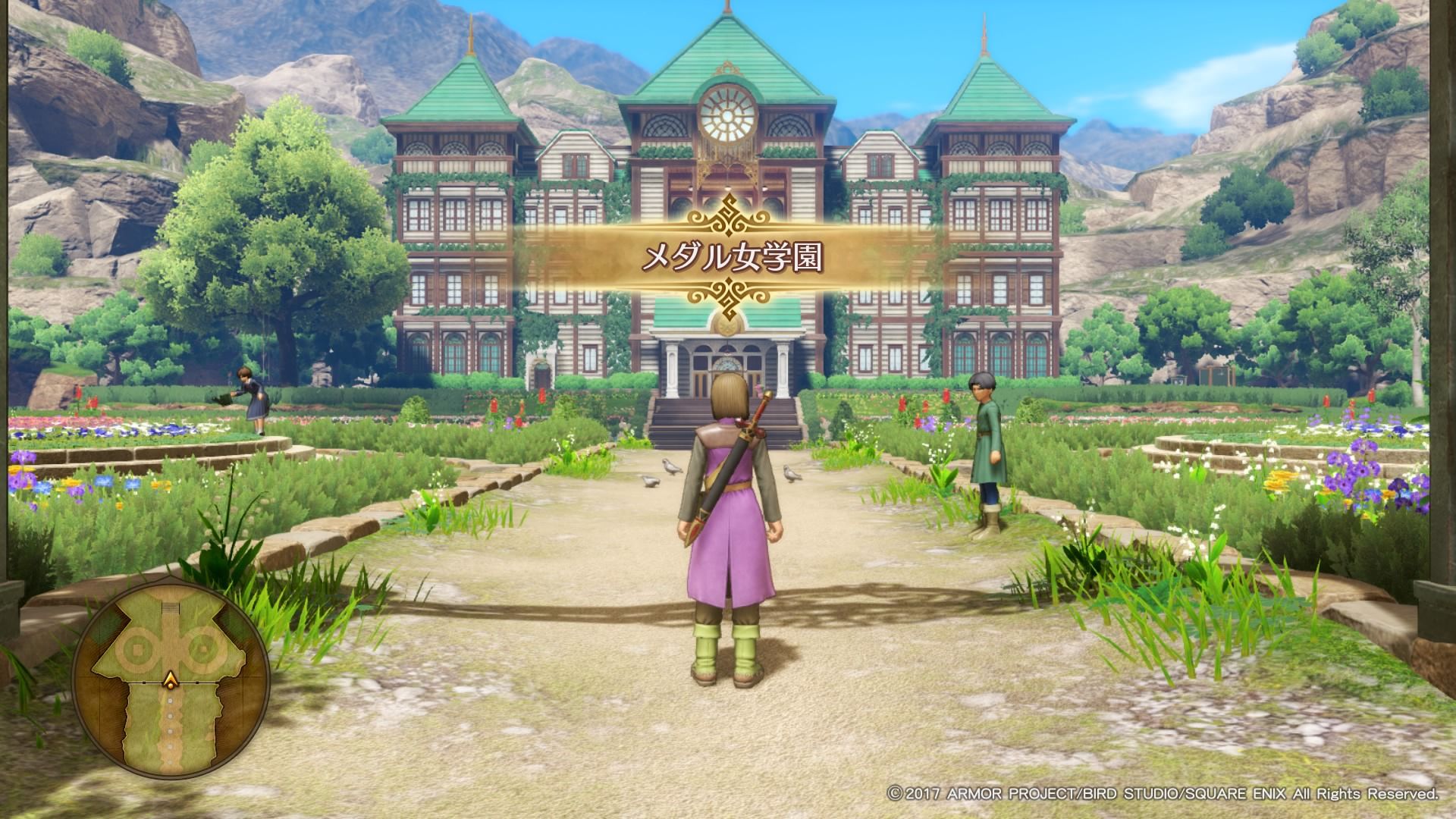
Task: Click the arched window above the entrance canopy
Action: pyautogui.click(x=726, y=364)
